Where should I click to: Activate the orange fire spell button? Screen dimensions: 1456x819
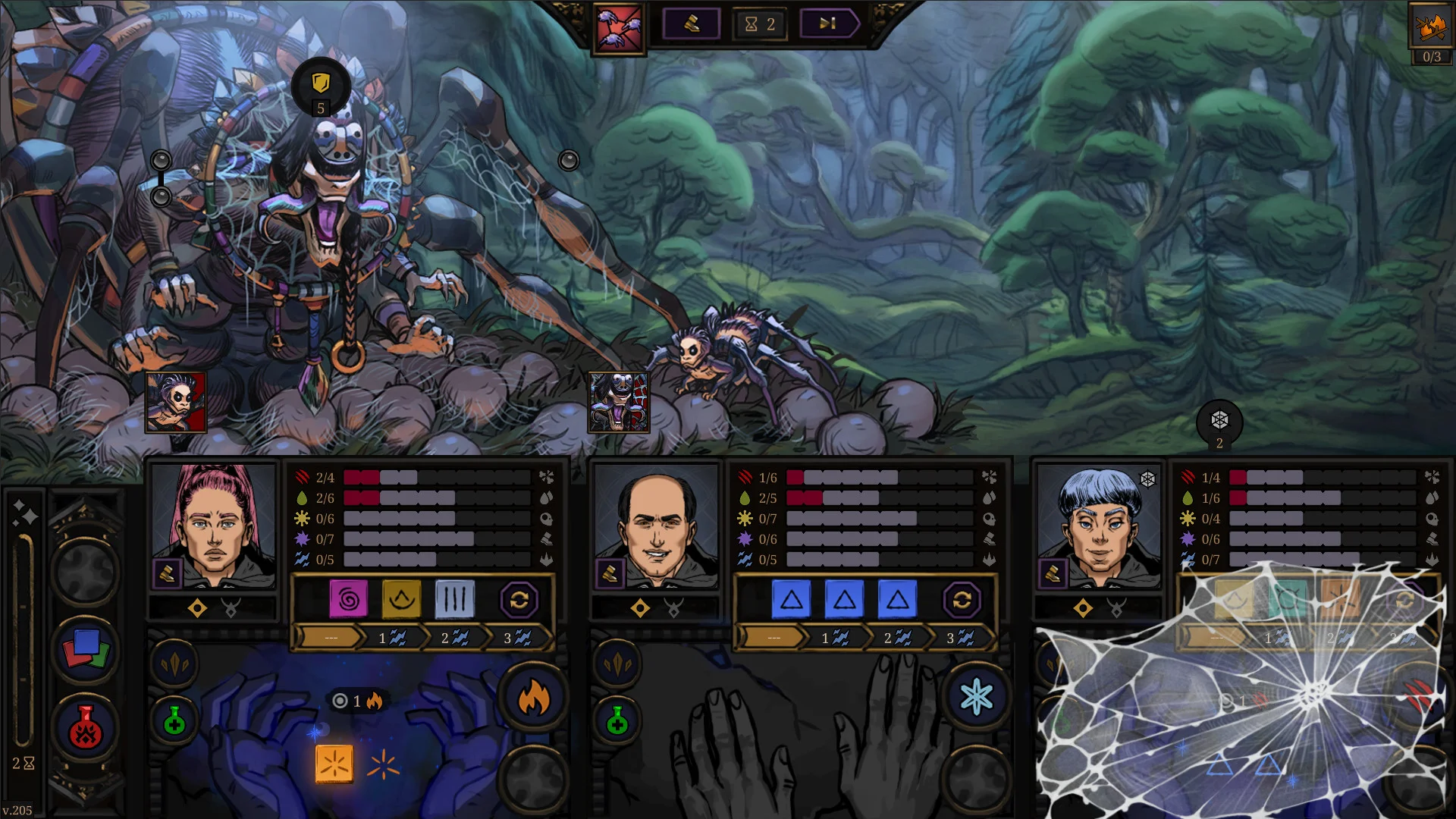coord(533,698)
